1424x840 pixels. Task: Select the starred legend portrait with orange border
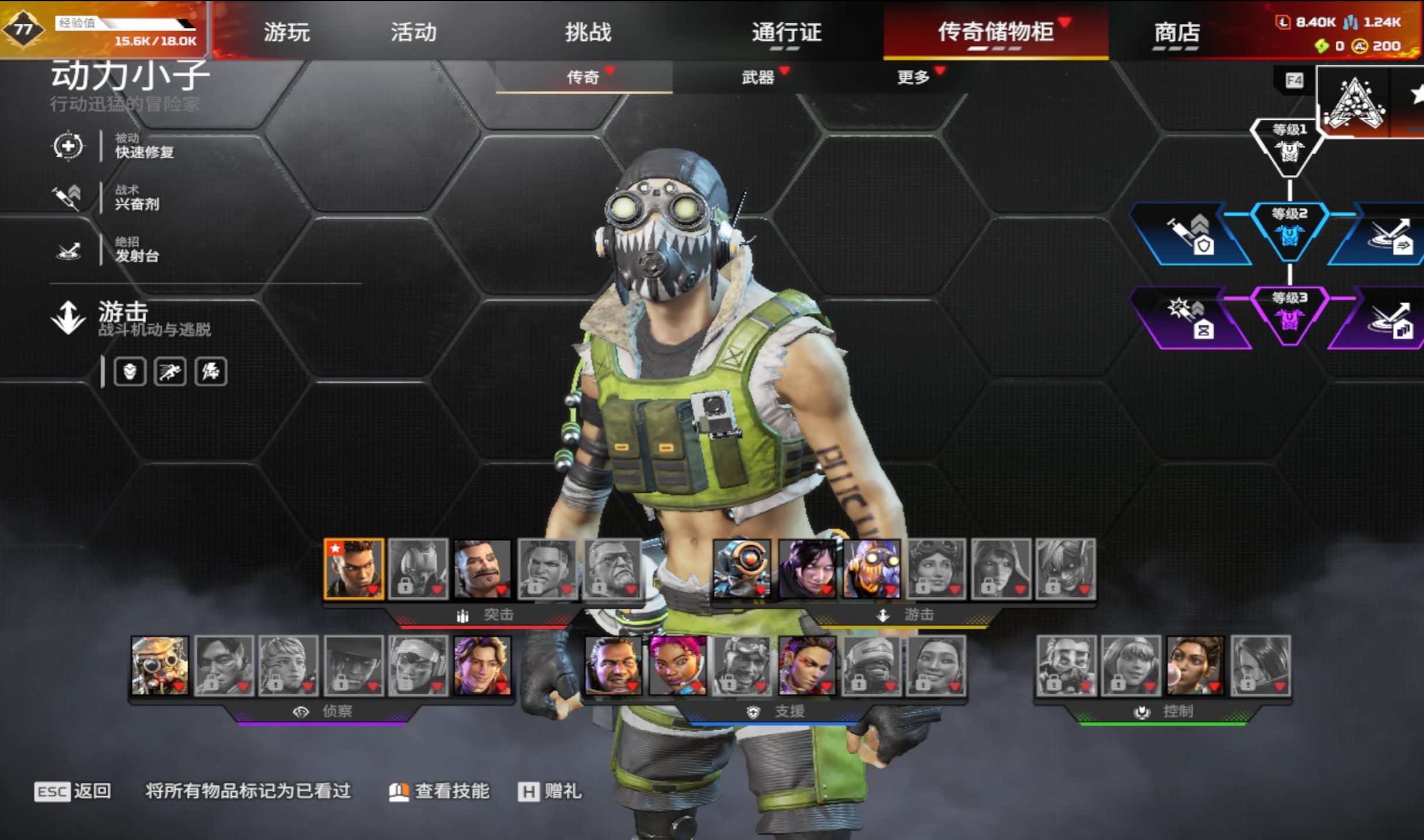pyautogui.click(x=354, y=569)
